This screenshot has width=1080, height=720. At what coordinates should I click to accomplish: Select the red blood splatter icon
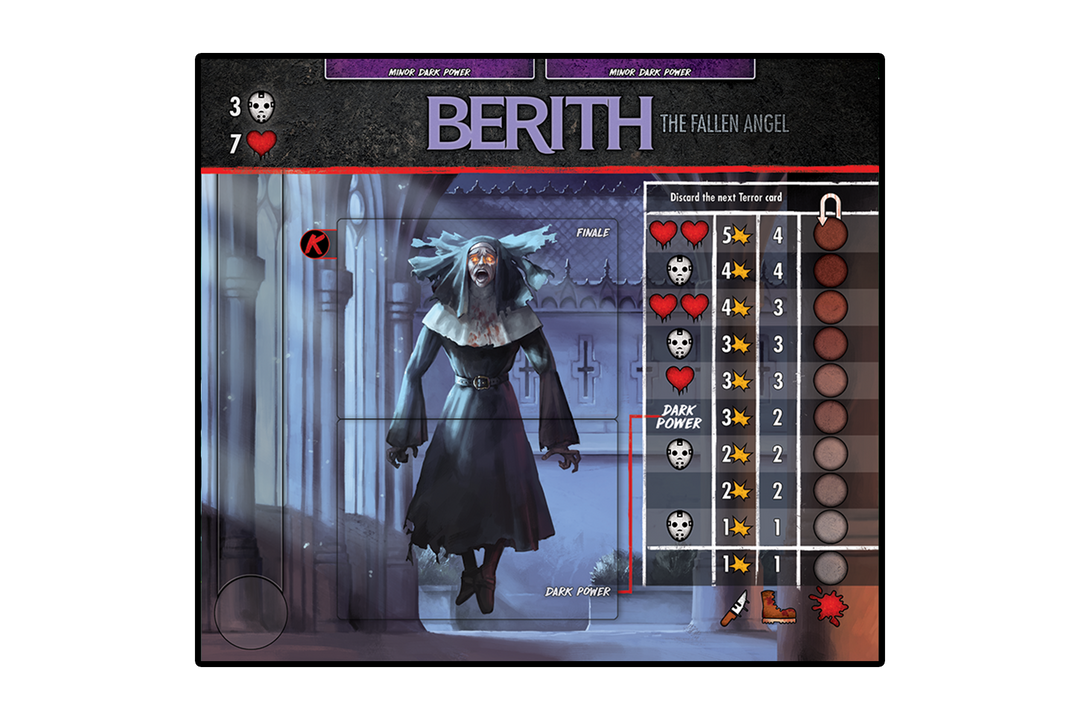coord(829,607)
